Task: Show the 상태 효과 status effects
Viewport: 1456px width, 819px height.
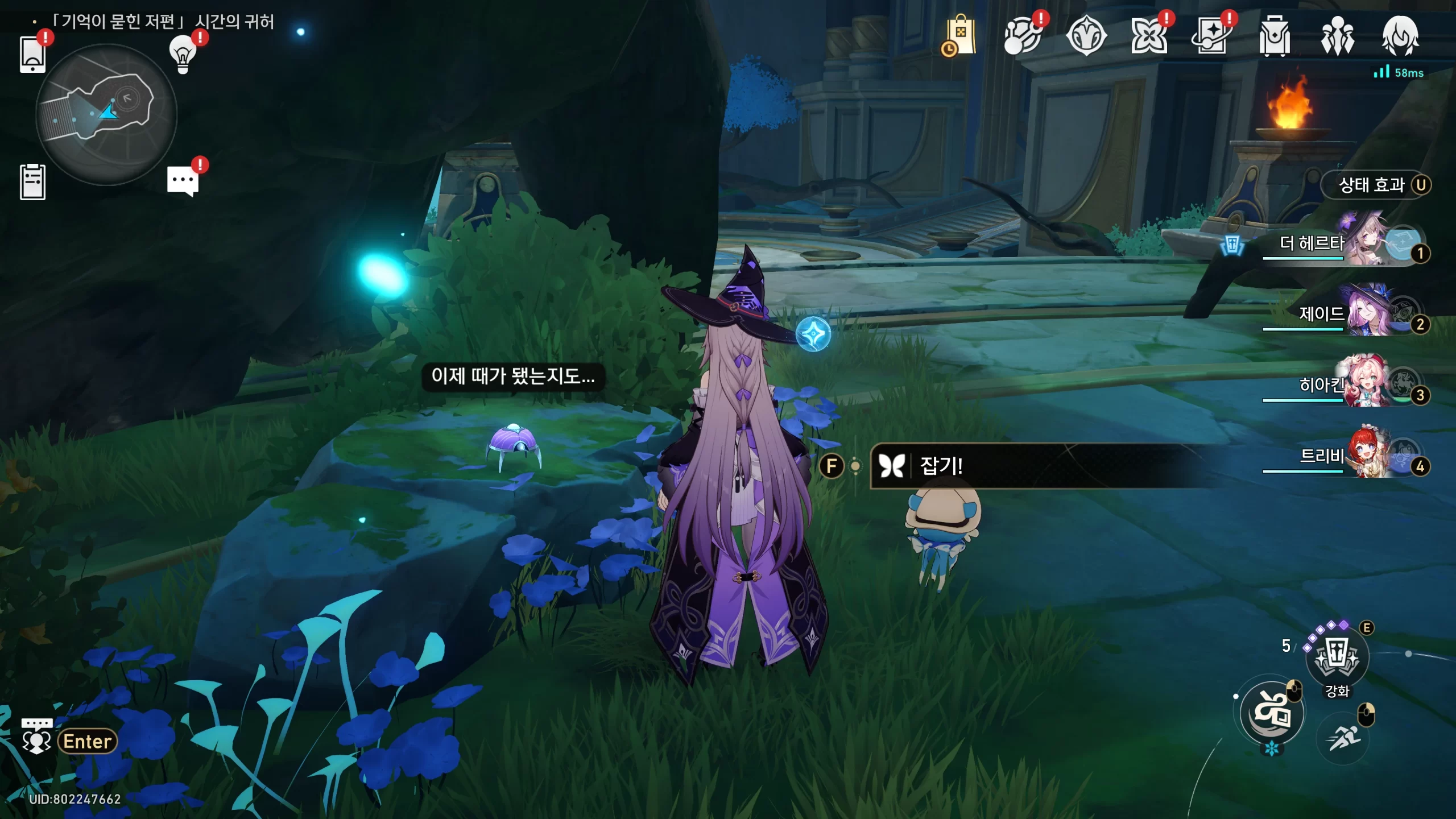Action: coord(1375,185)
